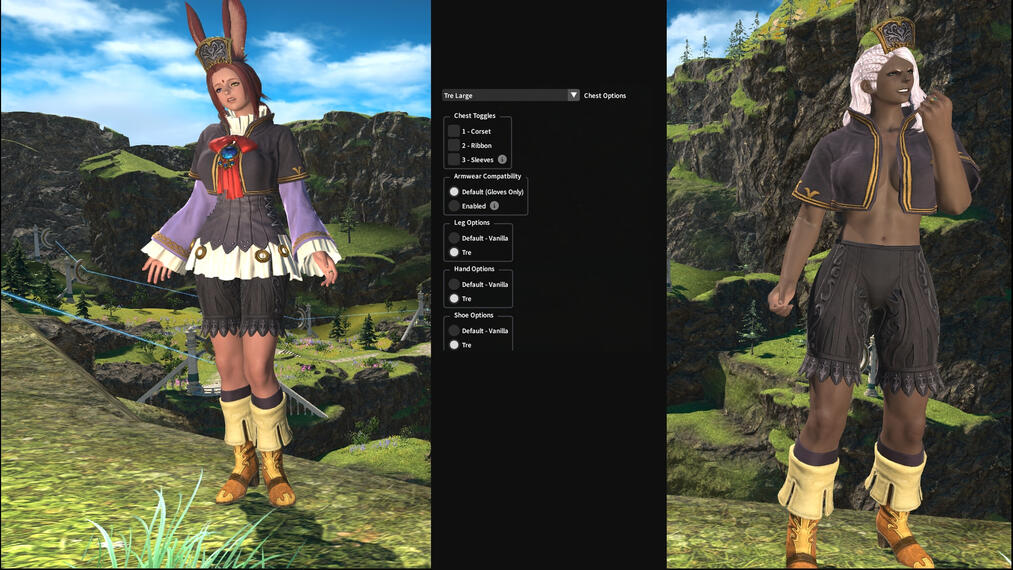Click the info icon next to Enabled

[x=494, y=206]
